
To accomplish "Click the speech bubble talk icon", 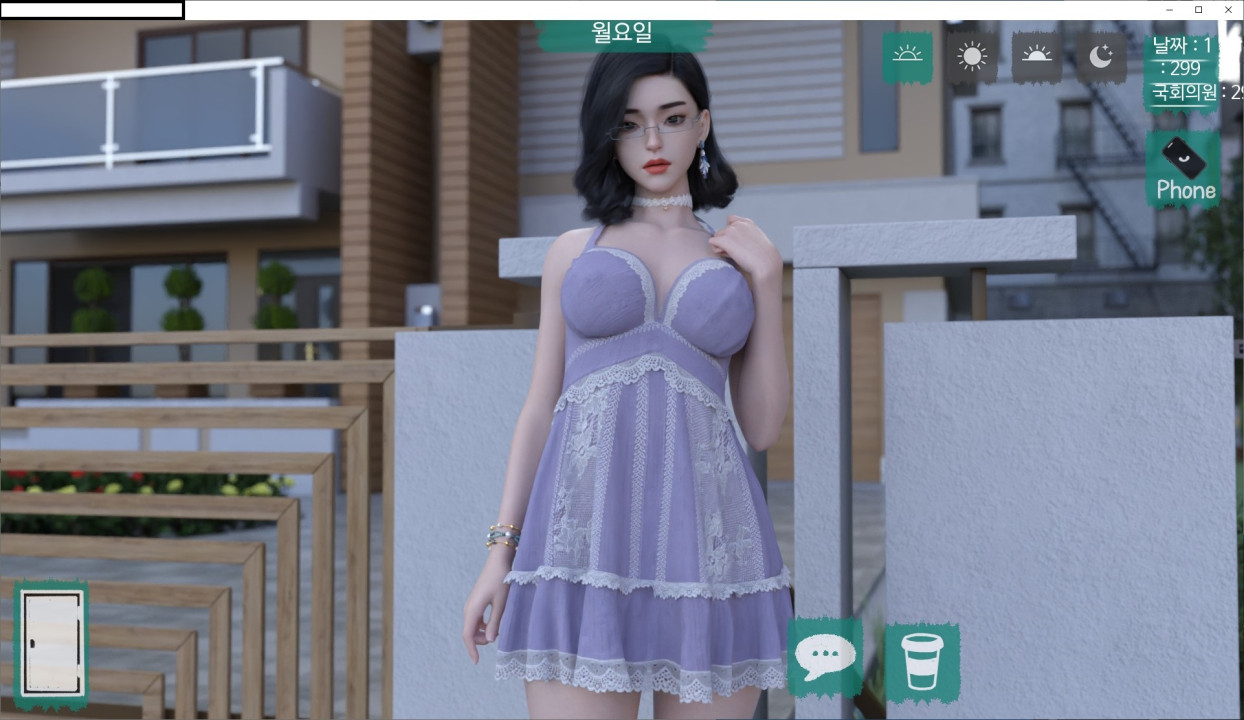I will pos(824,658).
